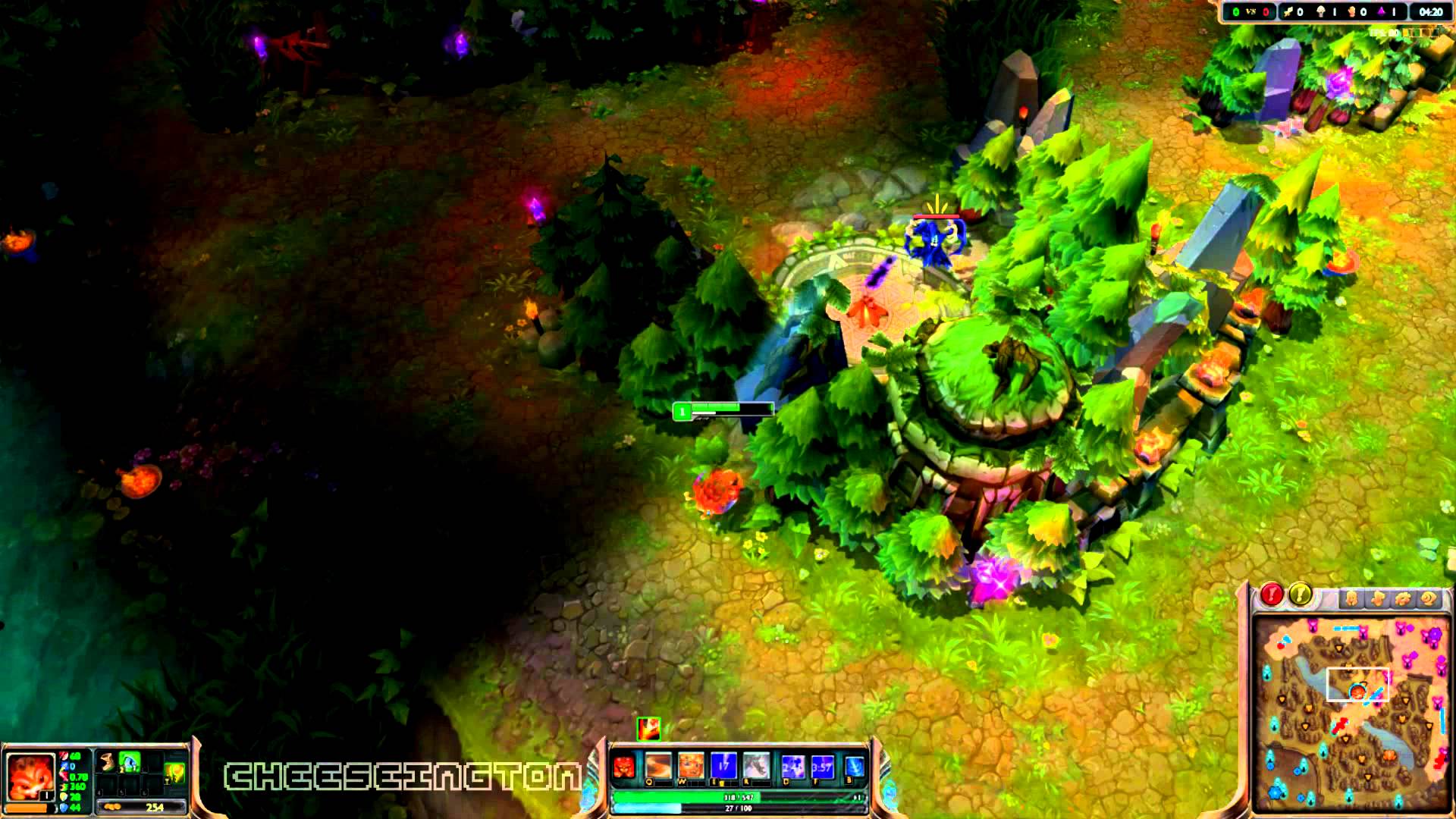The height and width of the screenshot is (819, 1456).
Task: Click the yellow alert ping button
Action: 1300,595
